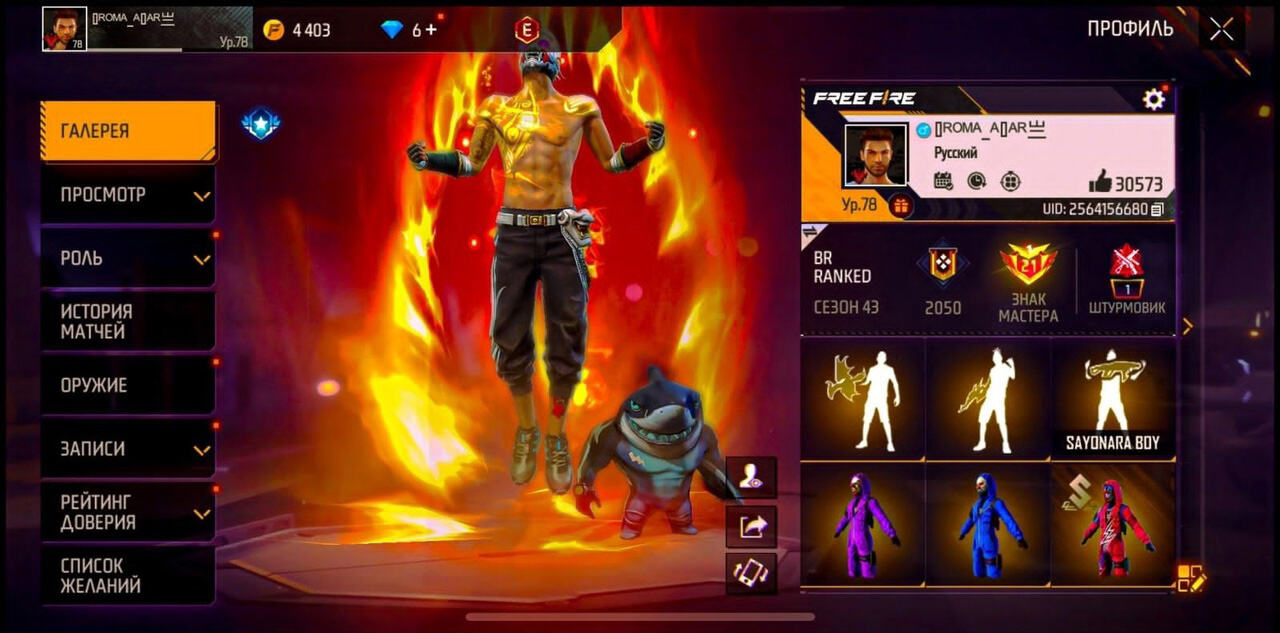Open profile settings gear
The width and height of the screenshot is (1280, 633).
point(1154,99)
